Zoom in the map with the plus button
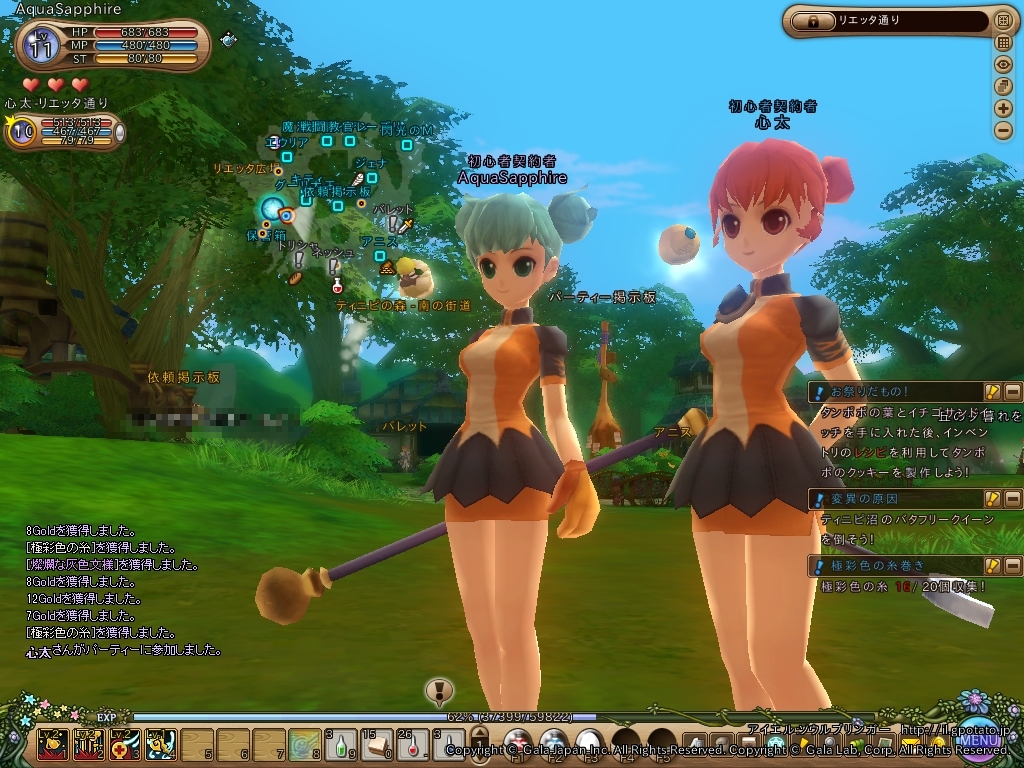The width and height of the screenshot is (1024, 768). point(1003,108)
